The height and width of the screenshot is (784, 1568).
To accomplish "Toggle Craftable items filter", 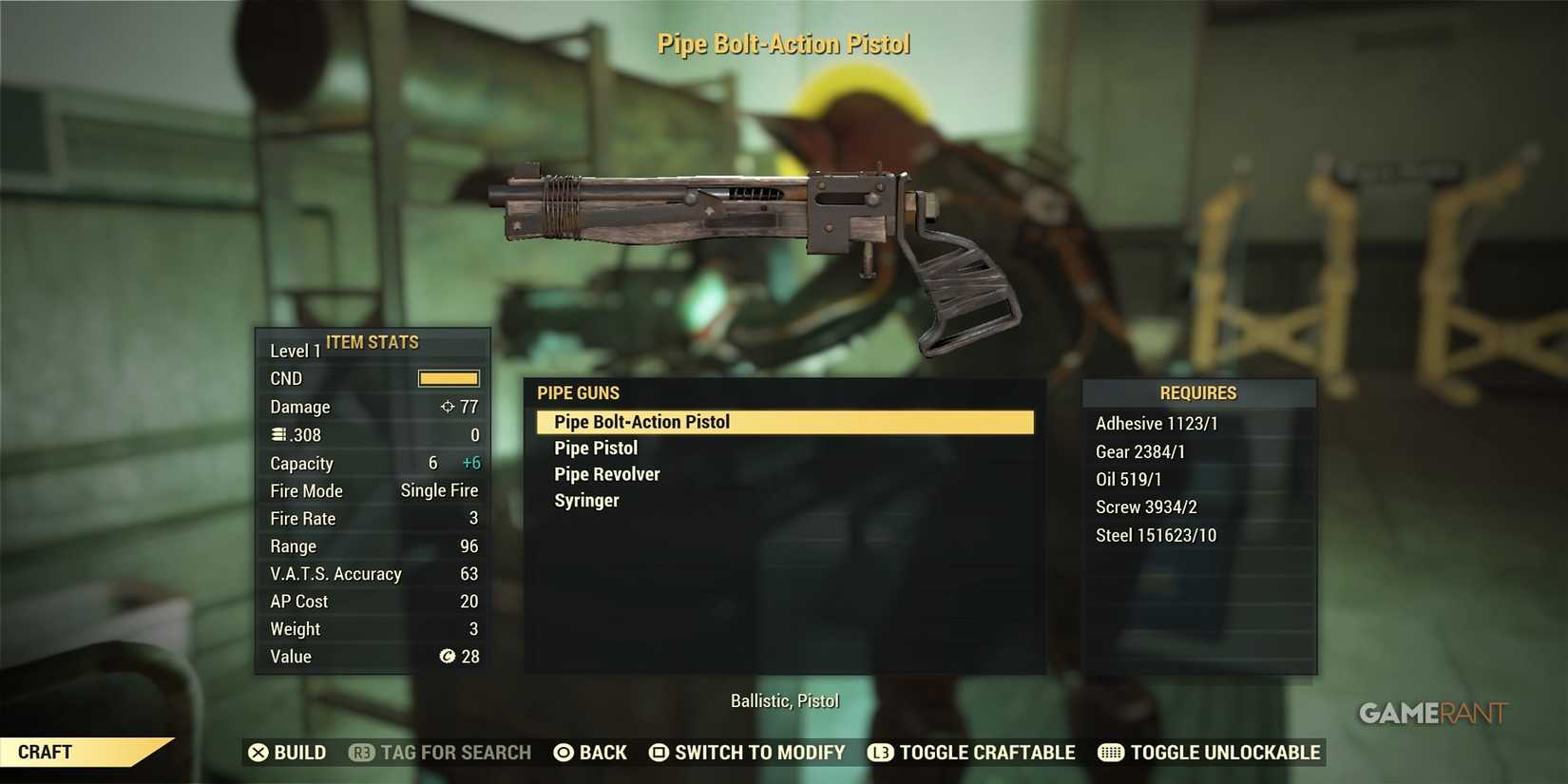I will pyautogui.click(x=971, y=752).
